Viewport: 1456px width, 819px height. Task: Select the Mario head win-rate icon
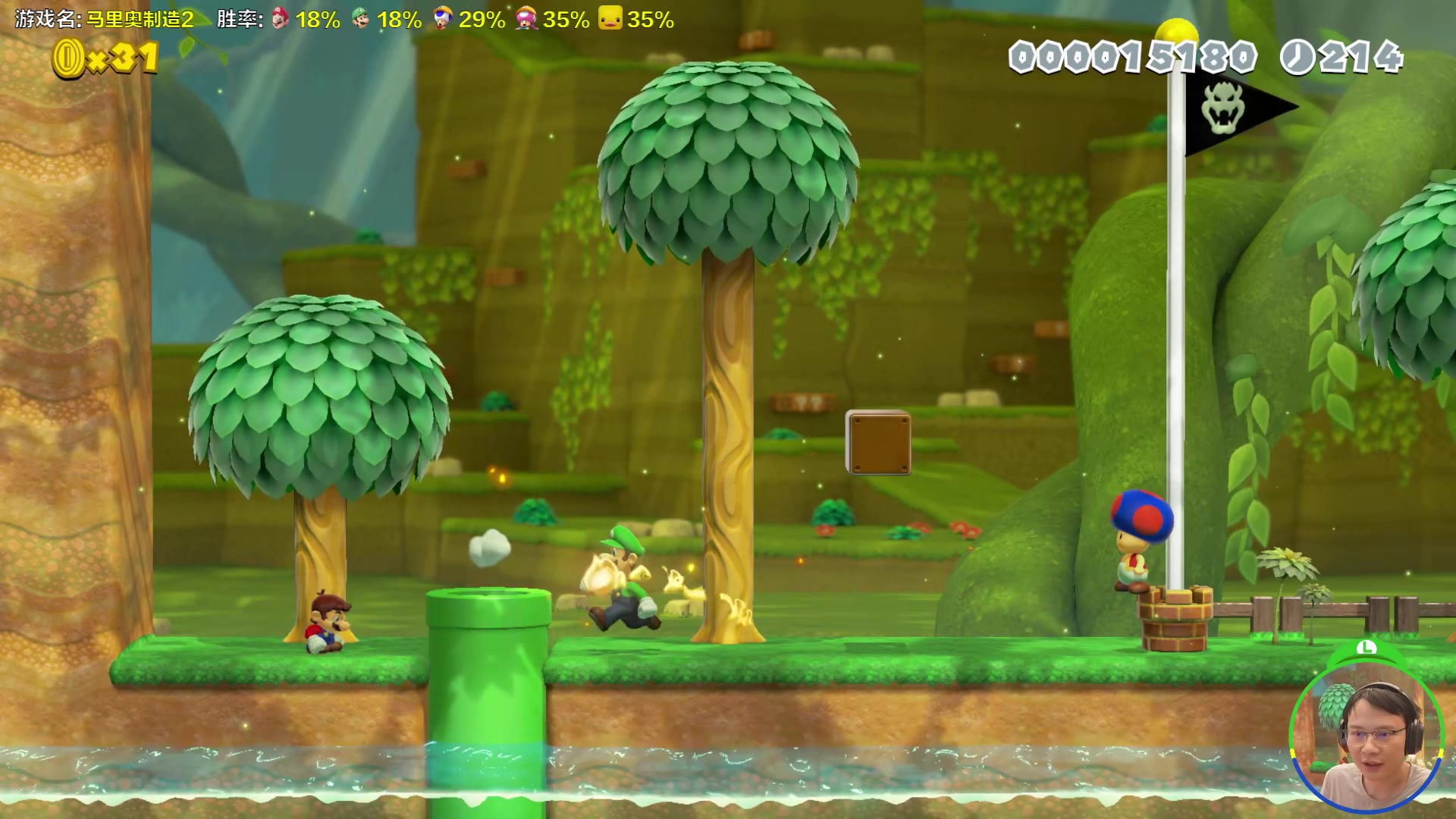tap(281, 18)
